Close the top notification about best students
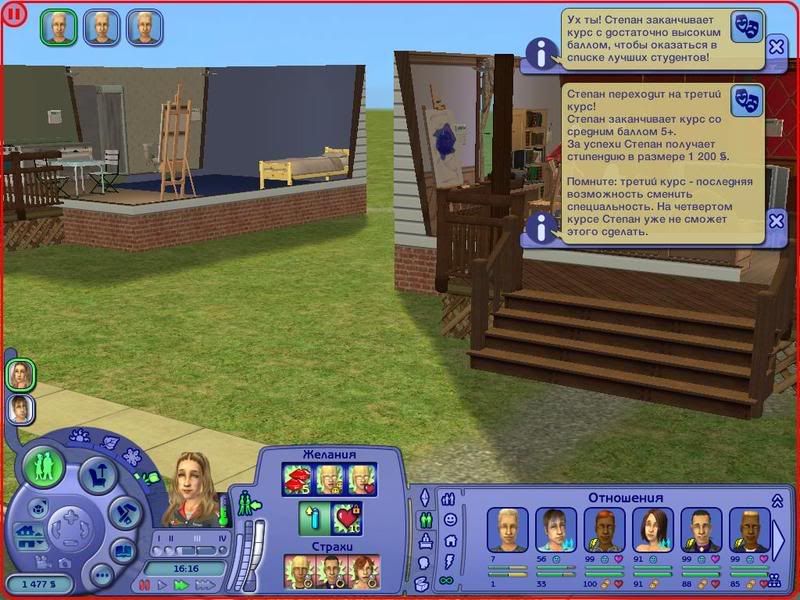The height and width of the screenshot is (600, 800). 776,46
